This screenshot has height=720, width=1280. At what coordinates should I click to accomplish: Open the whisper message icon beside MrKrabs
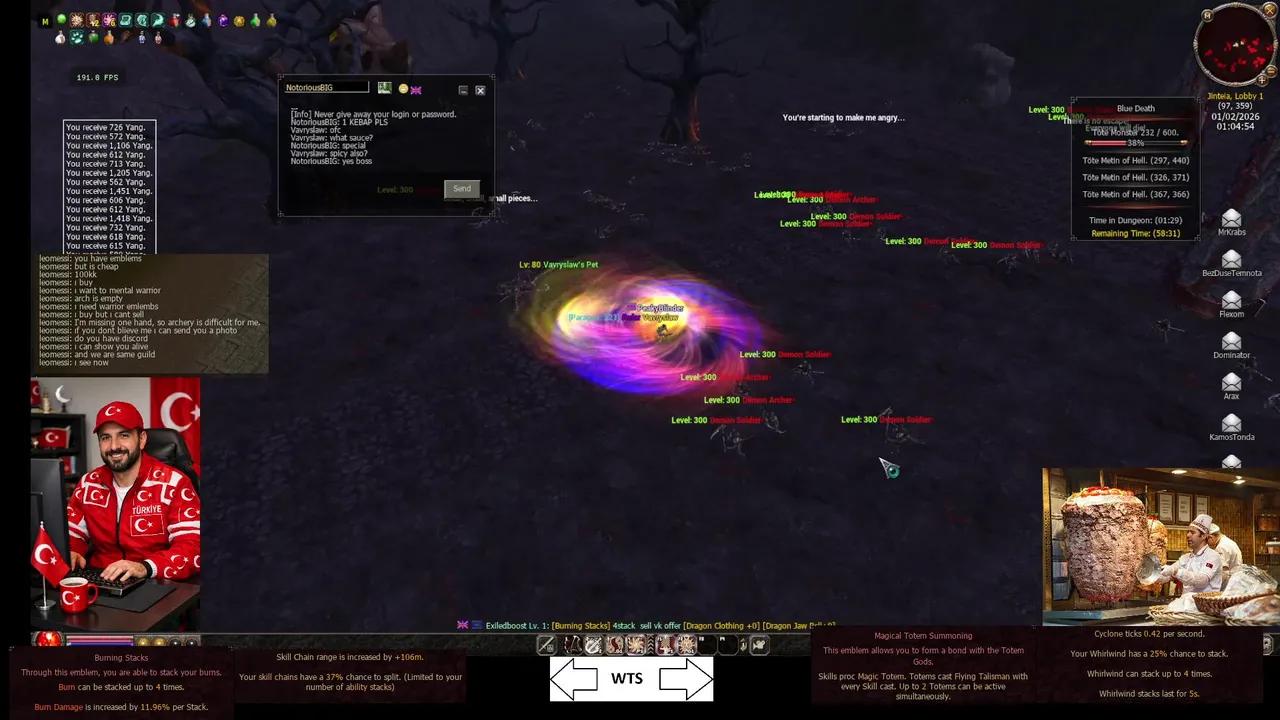click(1232, 218)
